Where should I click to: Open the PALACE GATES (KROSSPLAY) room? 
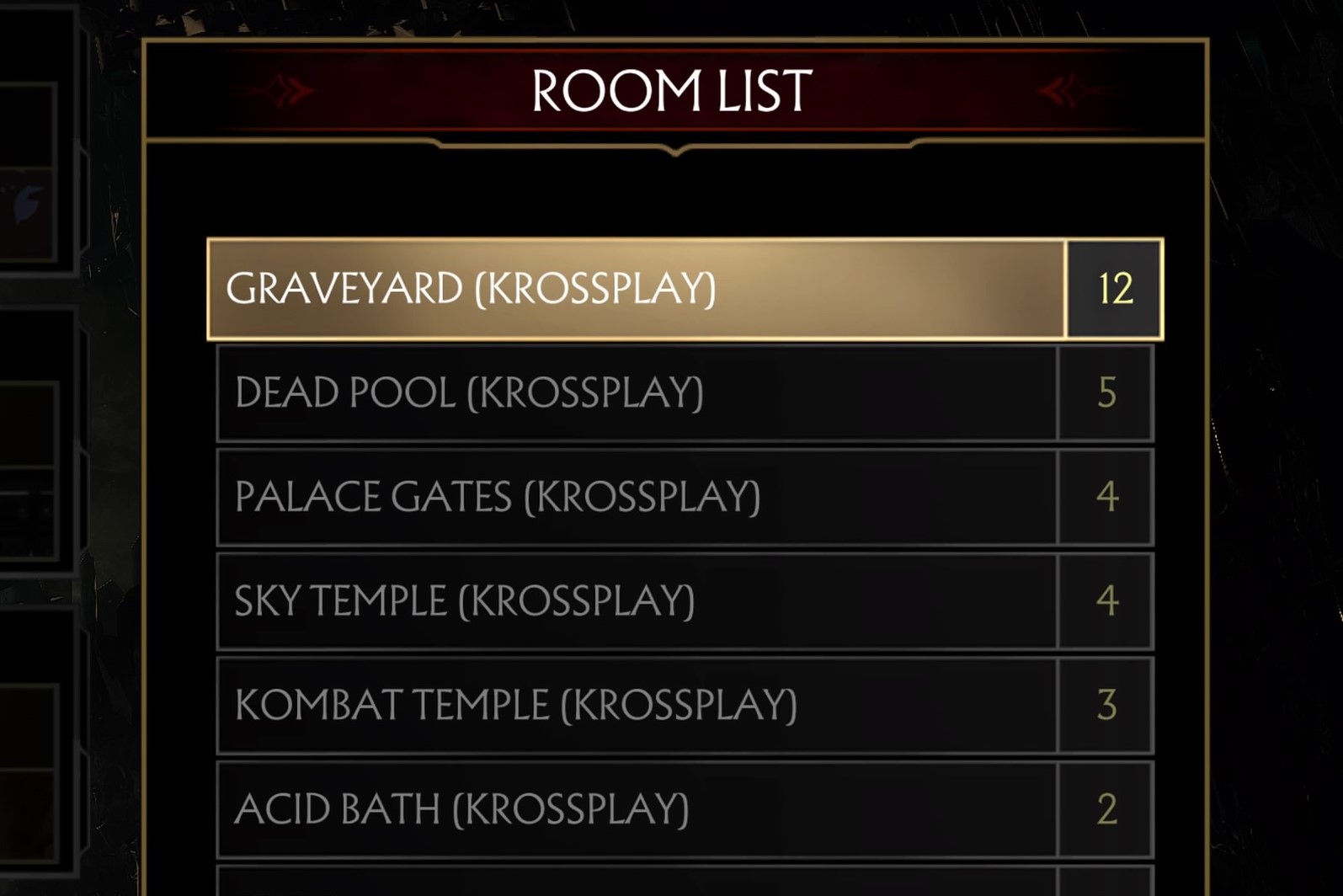(589, 497)
